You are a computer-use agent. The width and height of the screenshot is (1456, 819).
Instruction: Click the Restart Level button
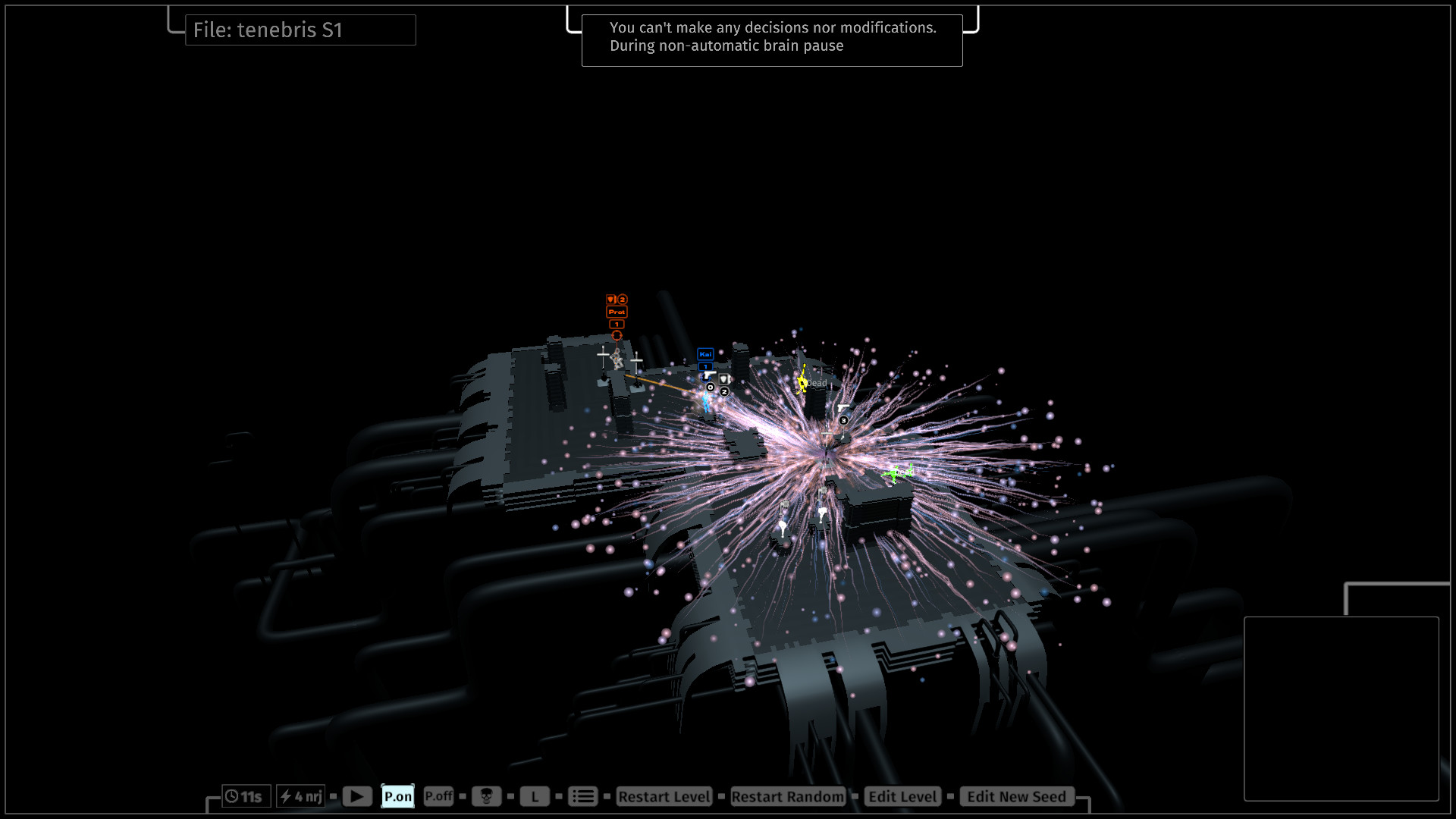(x=663, y=796)
